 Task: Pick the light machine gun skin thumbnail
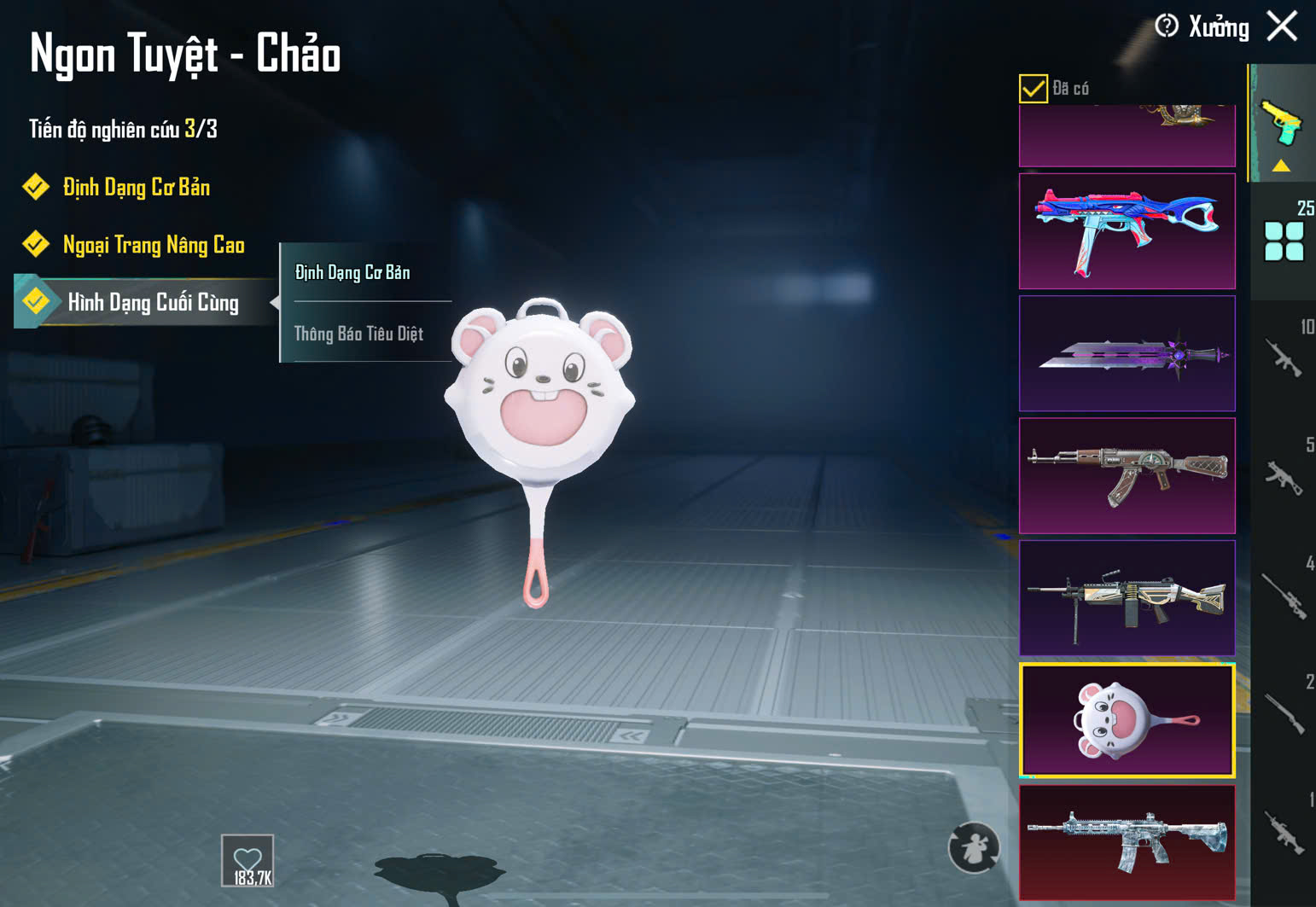click(1127, 597)
